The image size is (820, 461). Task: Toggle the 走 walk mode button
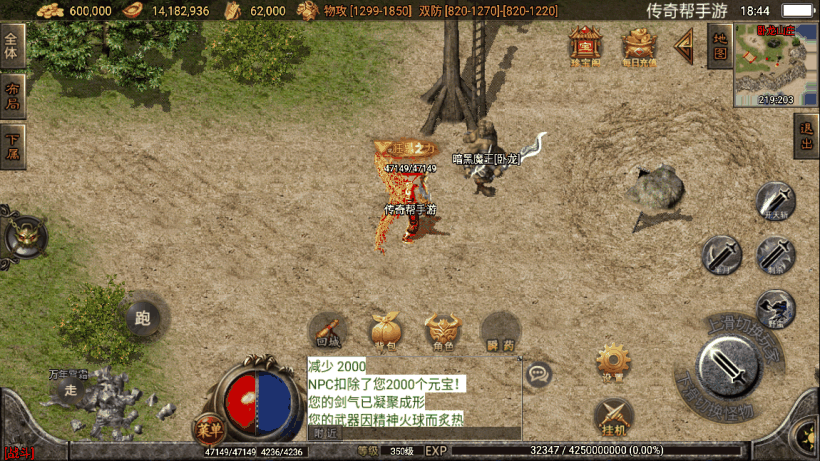[71, 391]
